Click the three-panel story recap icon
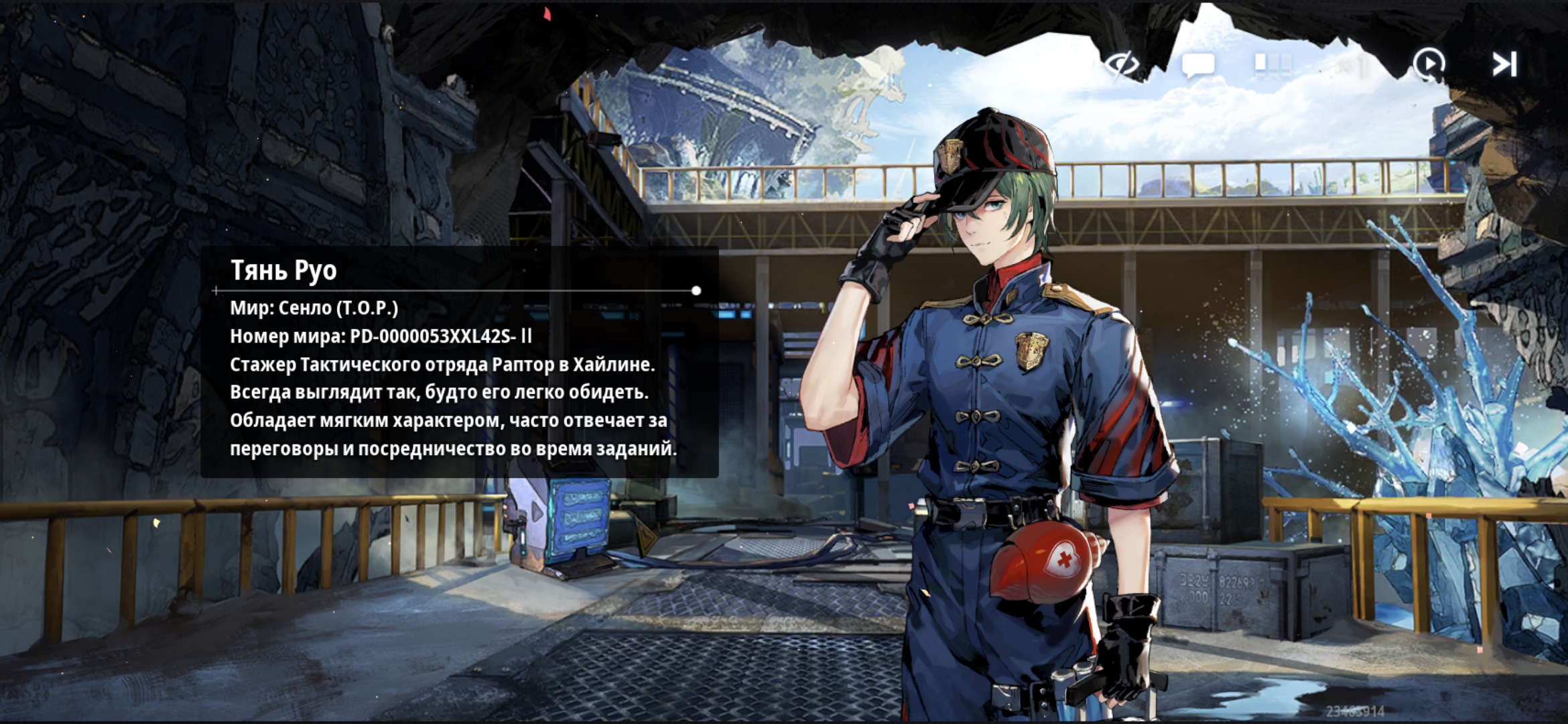 1272,64
